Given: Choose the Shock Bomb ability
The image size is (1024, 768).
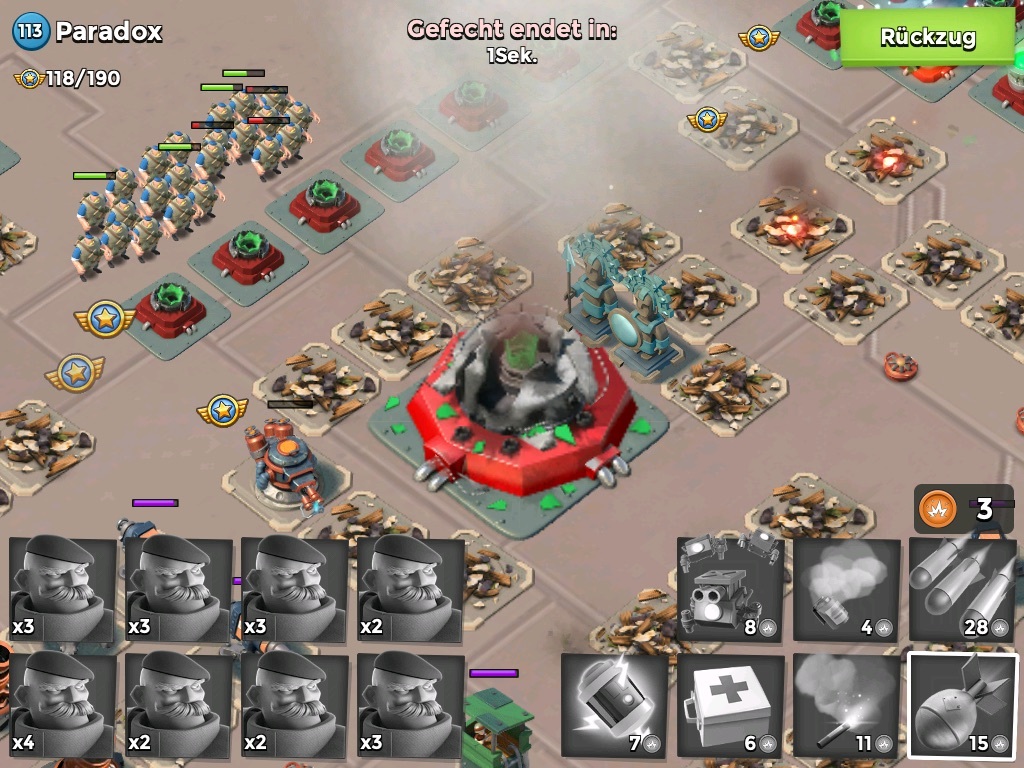Looking at the screenshot, I should [614, 705].
